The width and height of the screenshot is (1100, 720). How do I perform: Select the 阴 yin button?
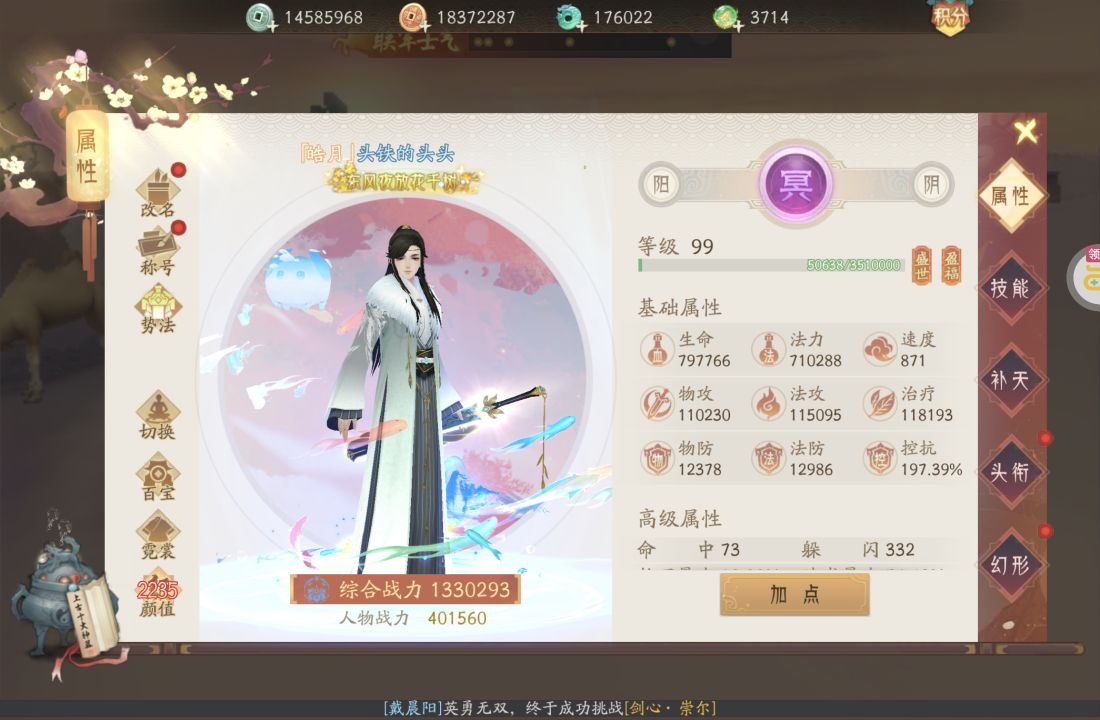[x=931, y=184]
